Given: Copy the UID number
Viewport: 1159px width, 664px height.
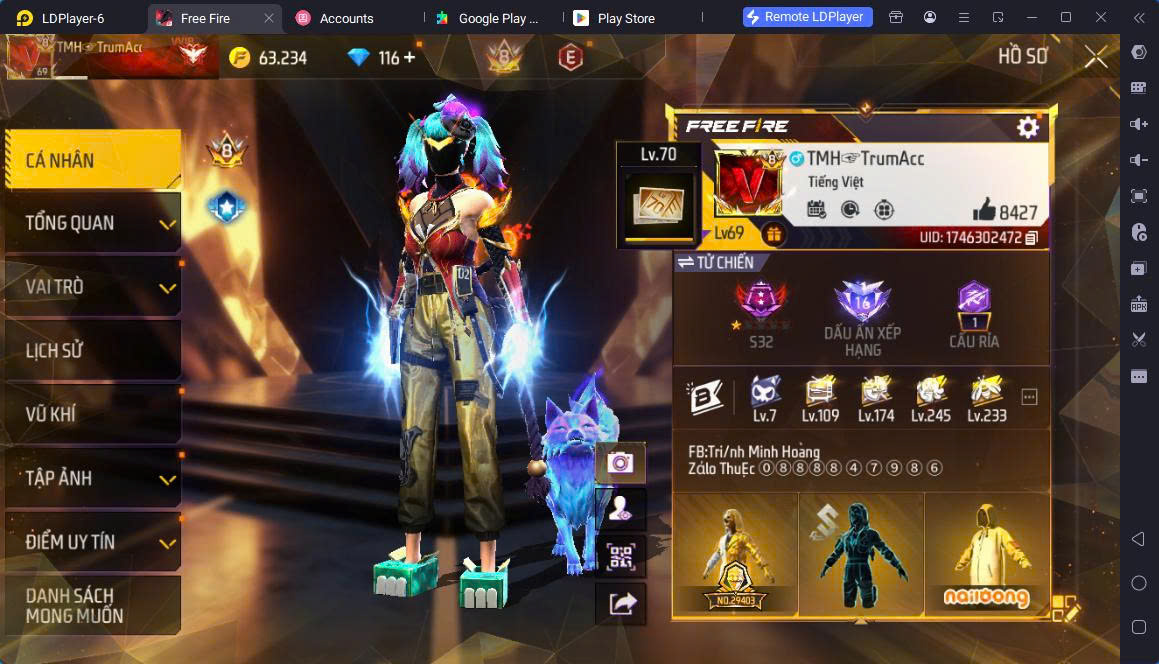Looking at the screenshot, I should pos(1031,238).
